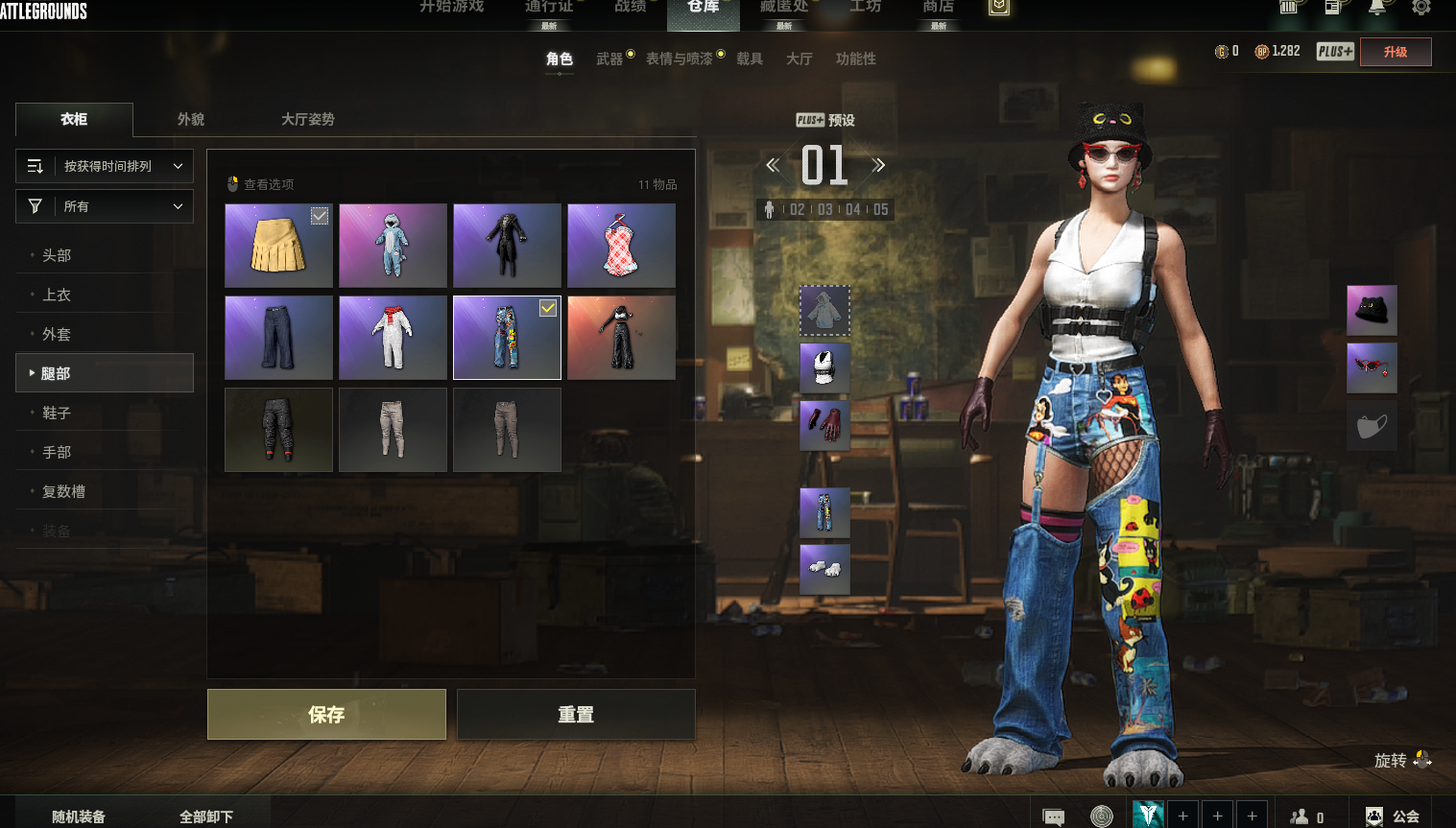The height and width of the screenshot is (828, 1456).
Task: Select the equipped black cat hat slot
Action: click(x=1372, y=310)
